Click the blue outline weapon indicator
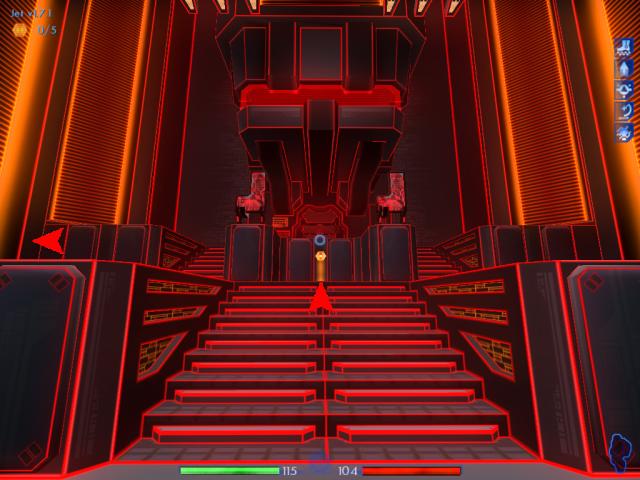 [621, 454]
